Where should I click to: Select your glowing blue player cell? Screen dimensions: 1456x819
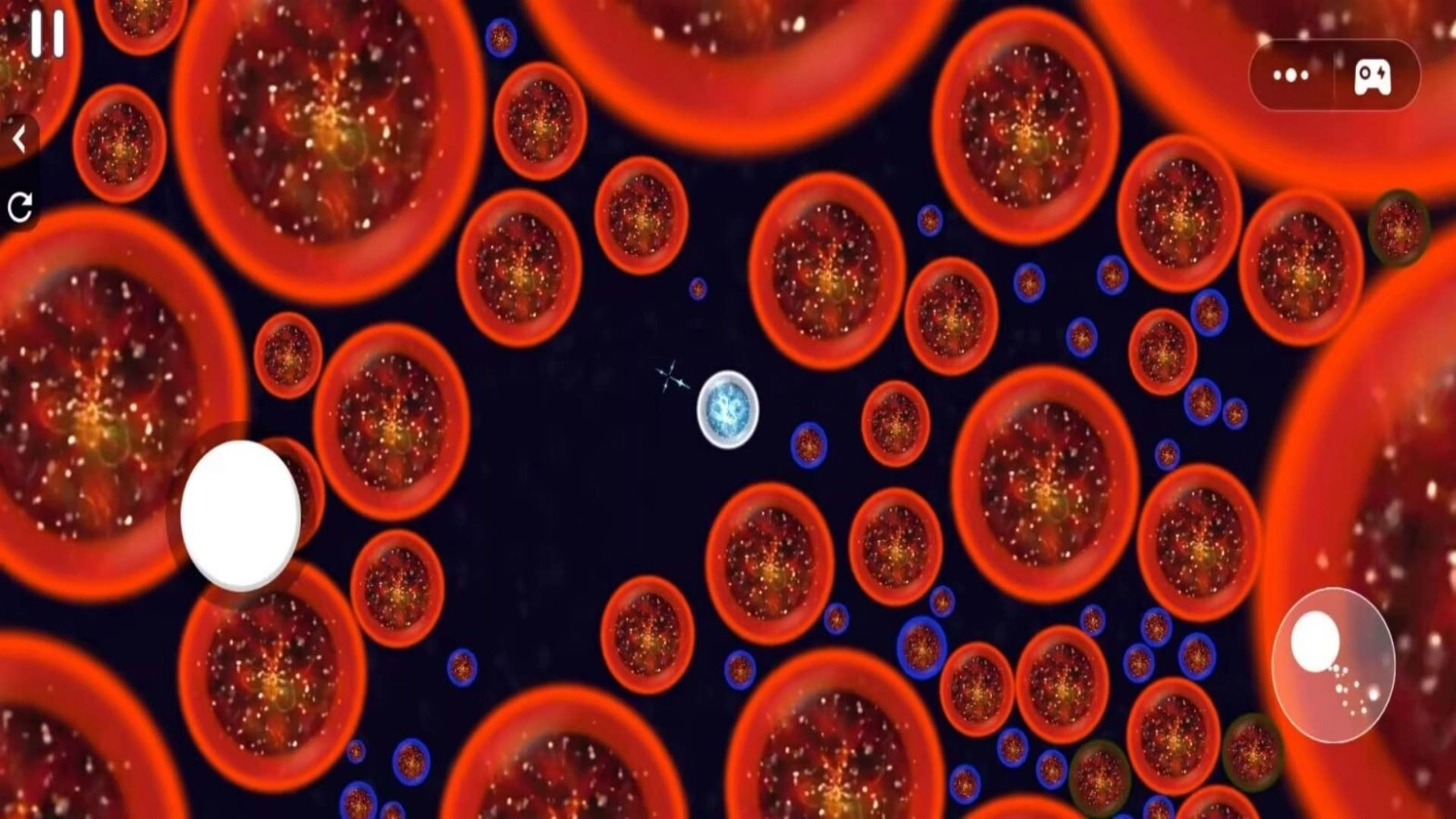click(727, 410)
